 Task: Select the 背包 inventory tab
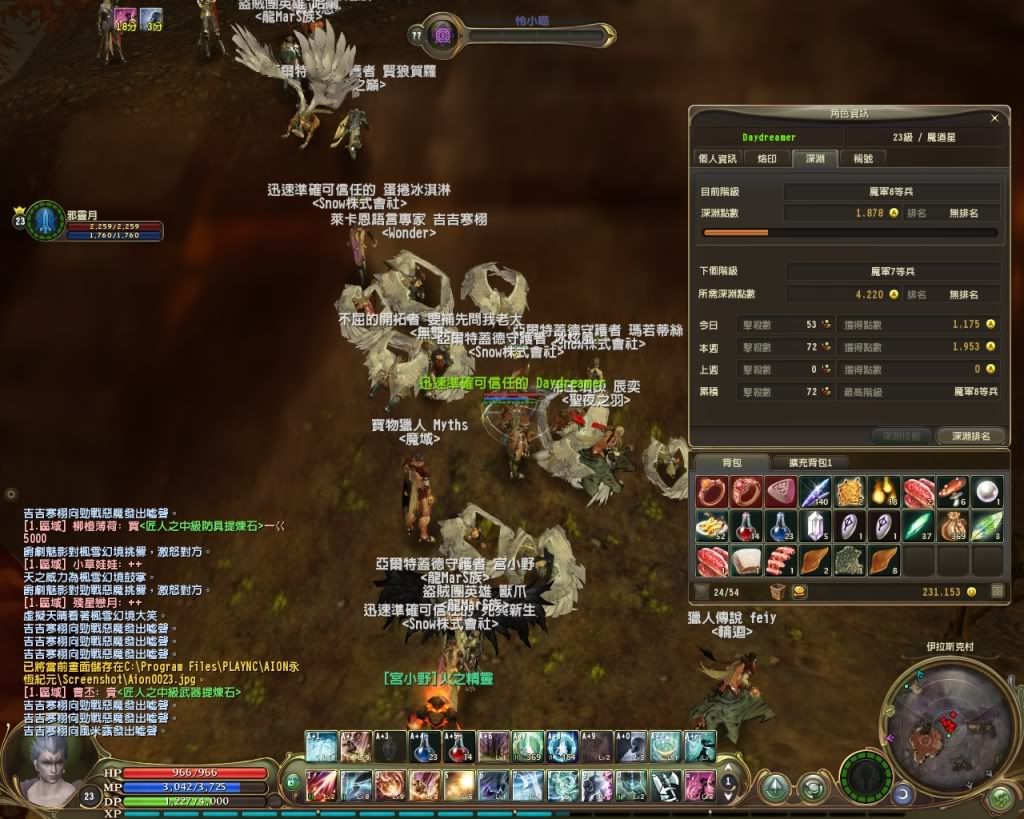tap(731, 462)
